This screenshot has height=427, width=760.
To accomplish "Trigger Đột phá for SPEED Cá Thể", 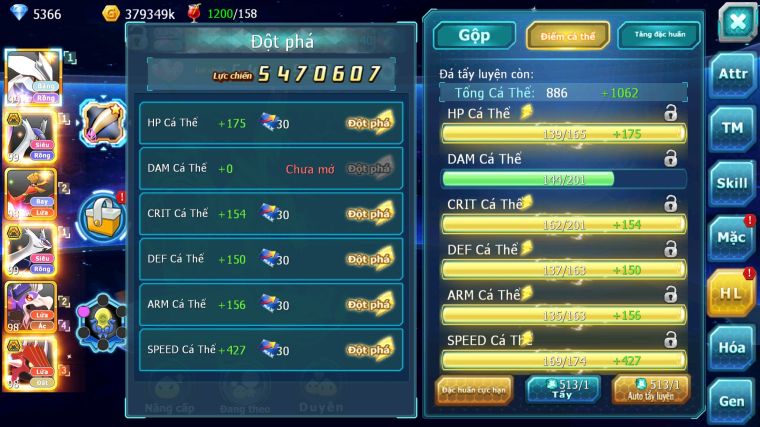I will (369, 349).
